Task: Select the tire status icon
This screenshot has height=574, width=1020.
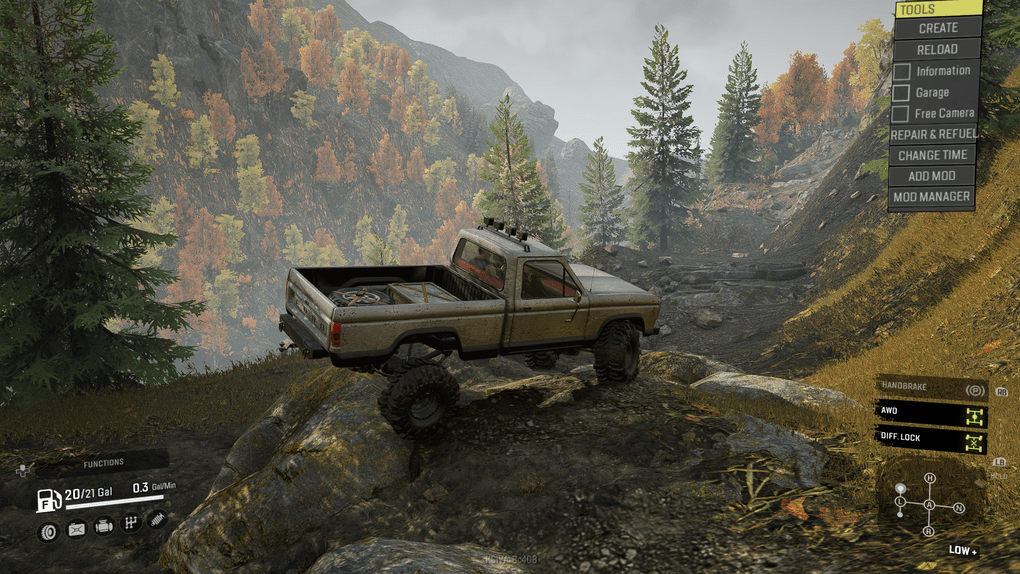Action: click(47, 531)
